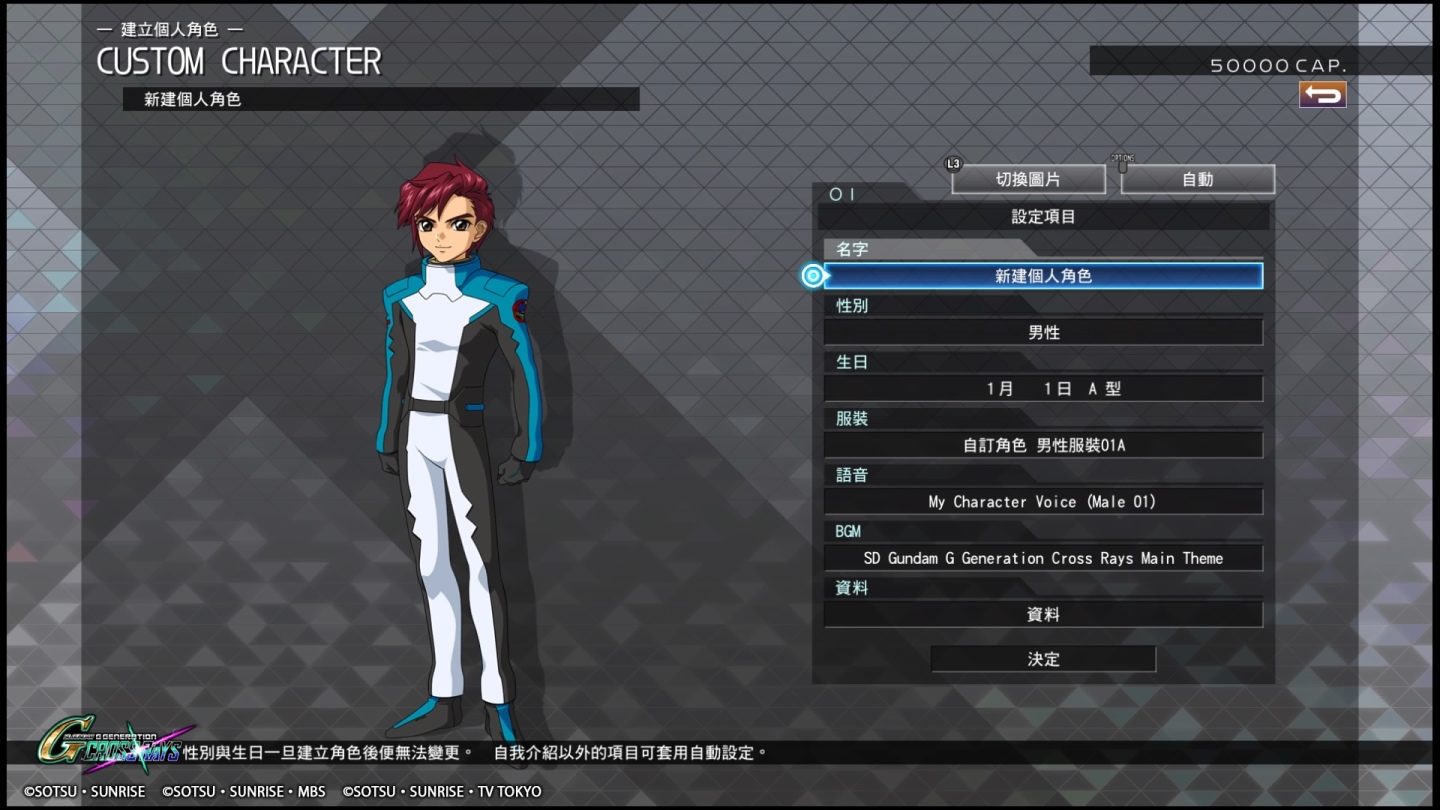1440x810 pixels.
Task: Pick the BGM Cross Rays Main Theme row
Action: pyautogui.click(x=1043, y=558)
